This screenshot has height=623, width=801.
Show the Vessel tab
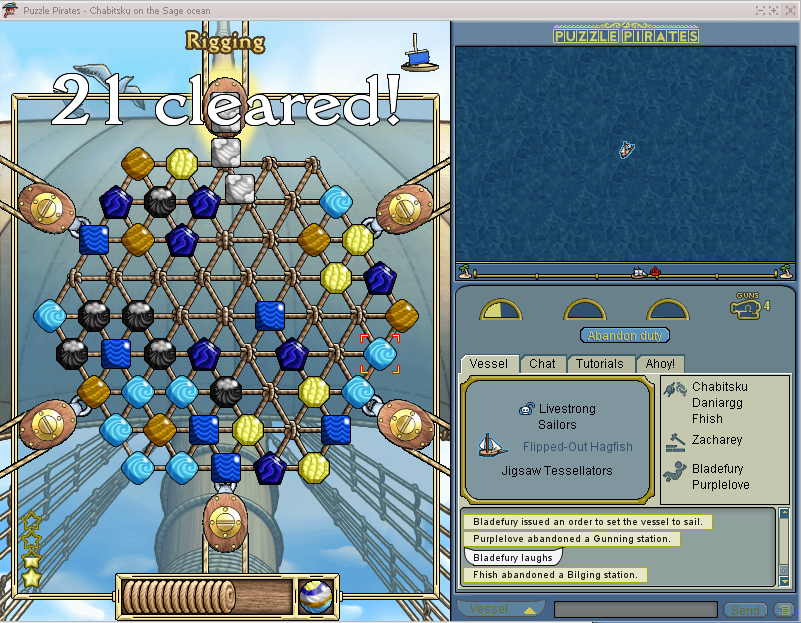(488, 364)
